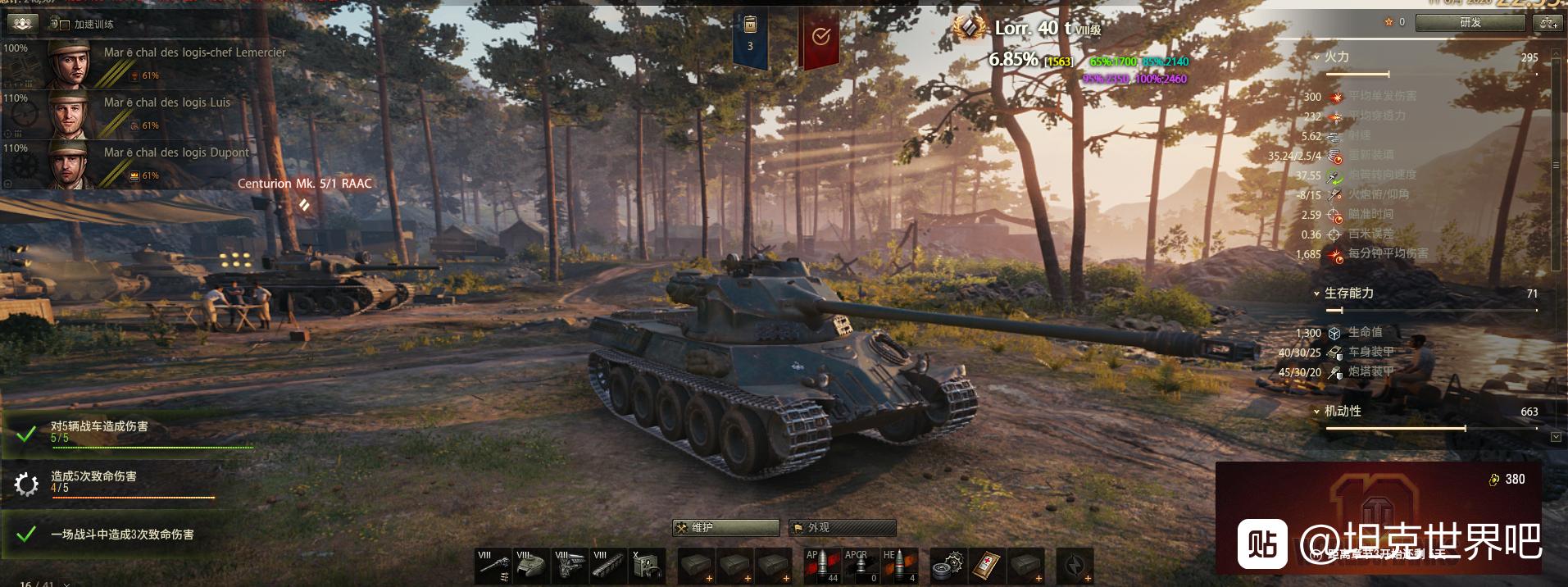Select the repair kit consumable slot
Screen dimensions: 1568x587
tap(948, 567)
